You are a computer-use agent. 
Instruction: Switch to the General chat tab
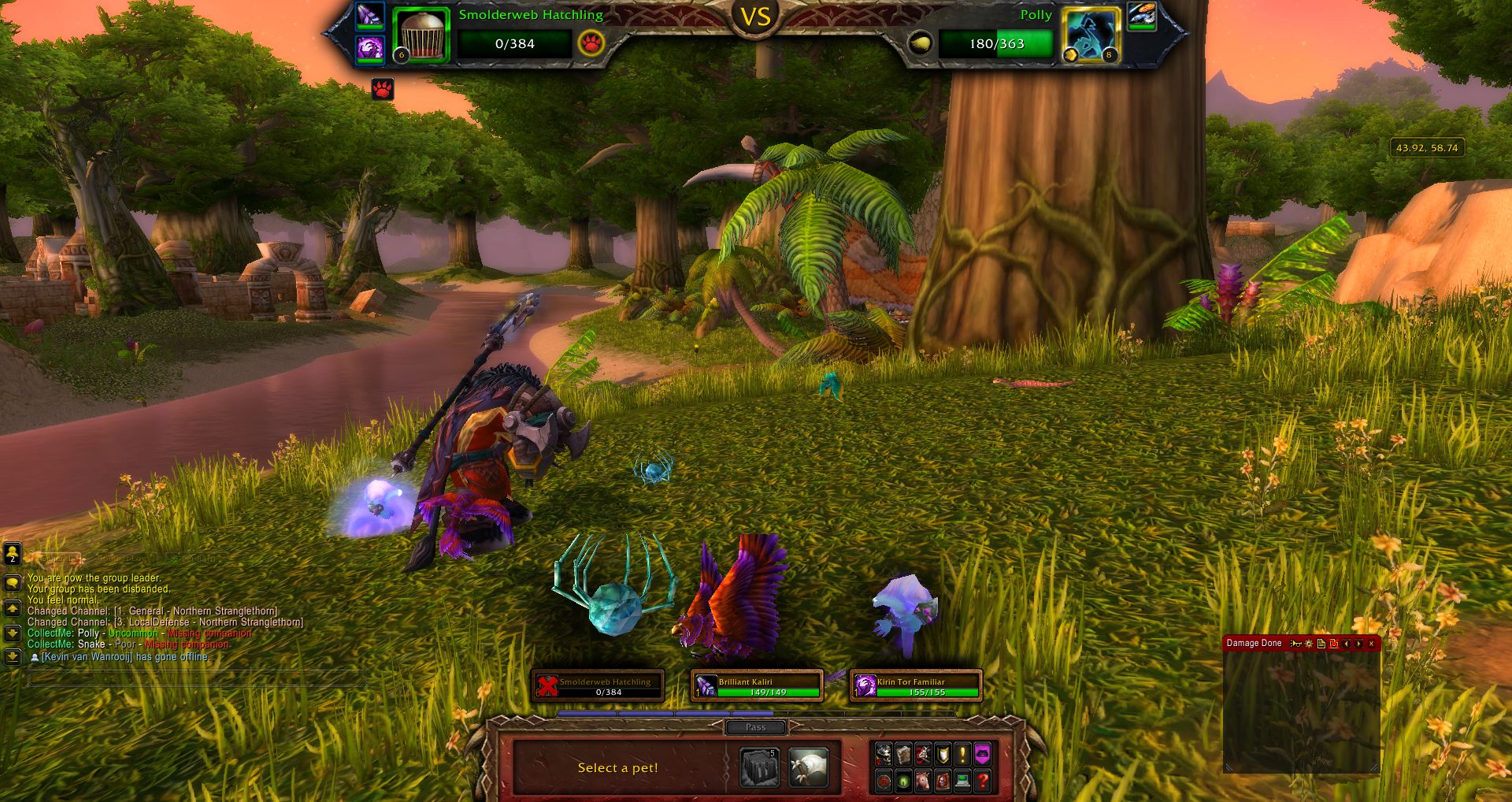click(x=55, y=559)
